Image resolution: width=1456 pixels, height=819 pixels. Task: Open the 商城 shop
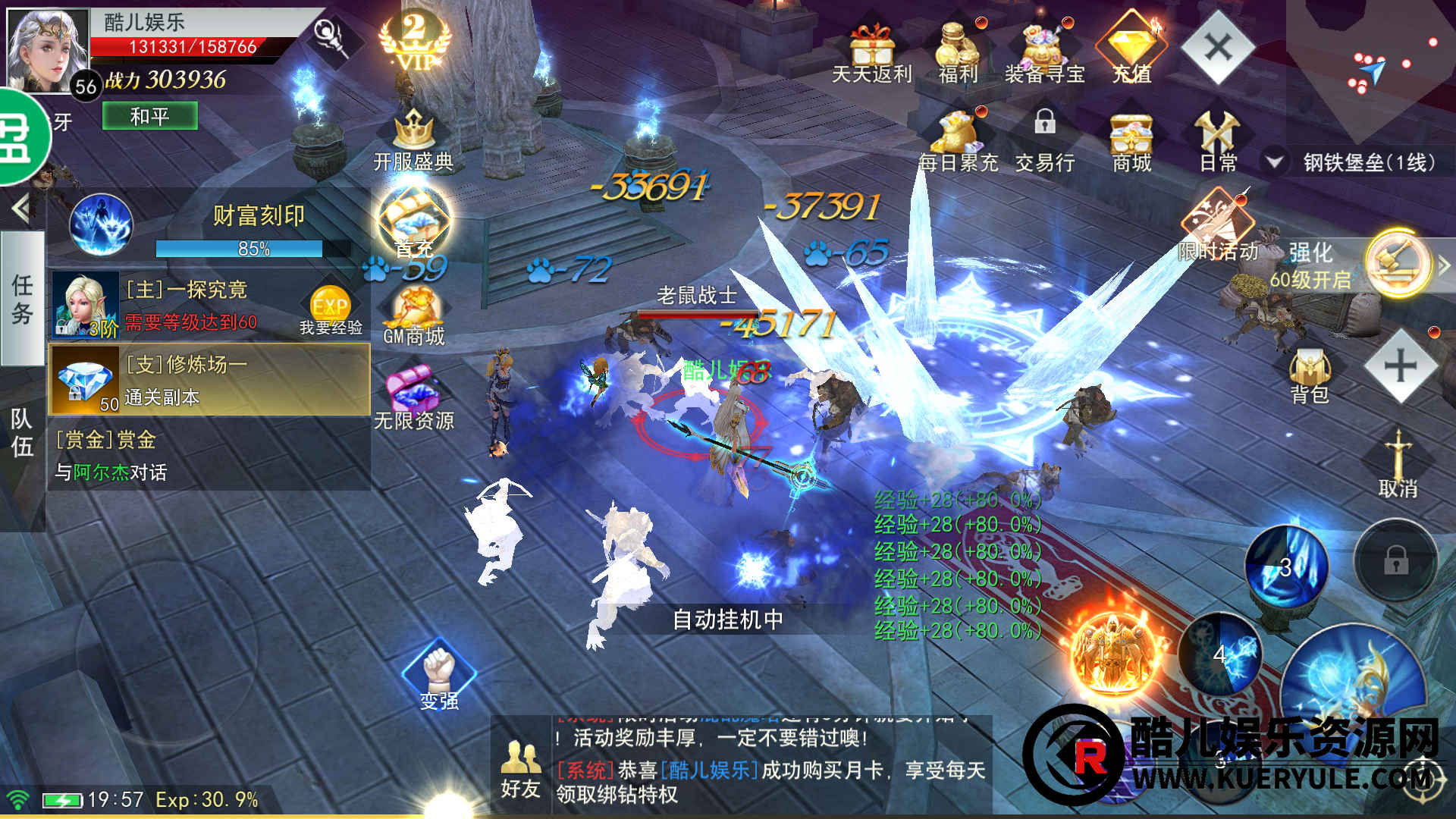click(1131, 142)
